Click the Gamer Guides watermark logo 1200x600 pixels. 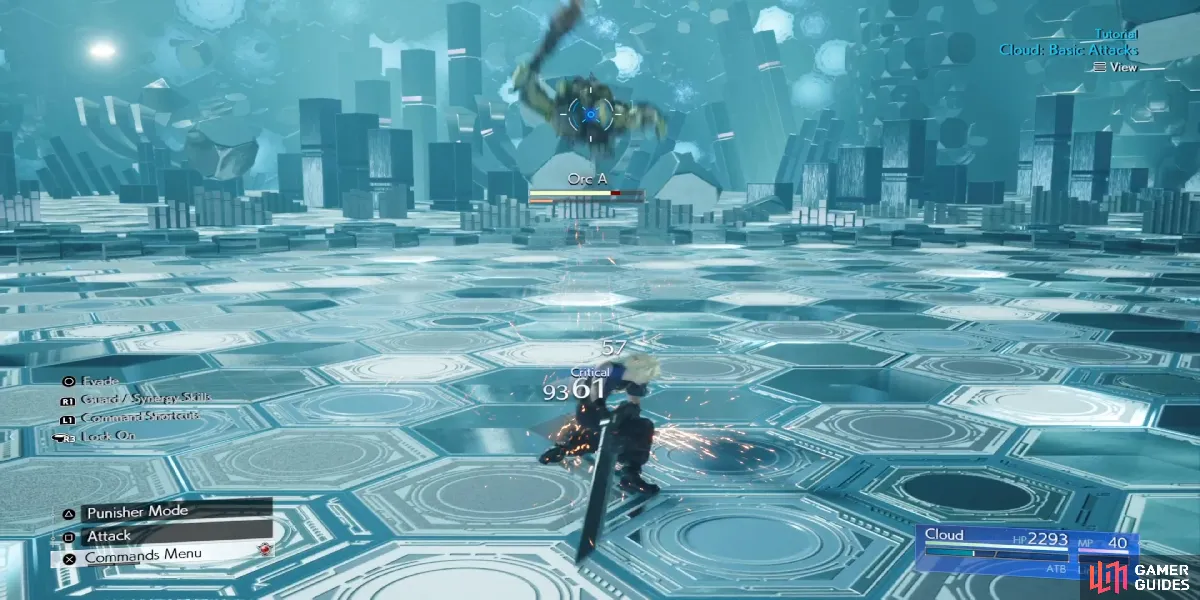tap(1143, 577)
